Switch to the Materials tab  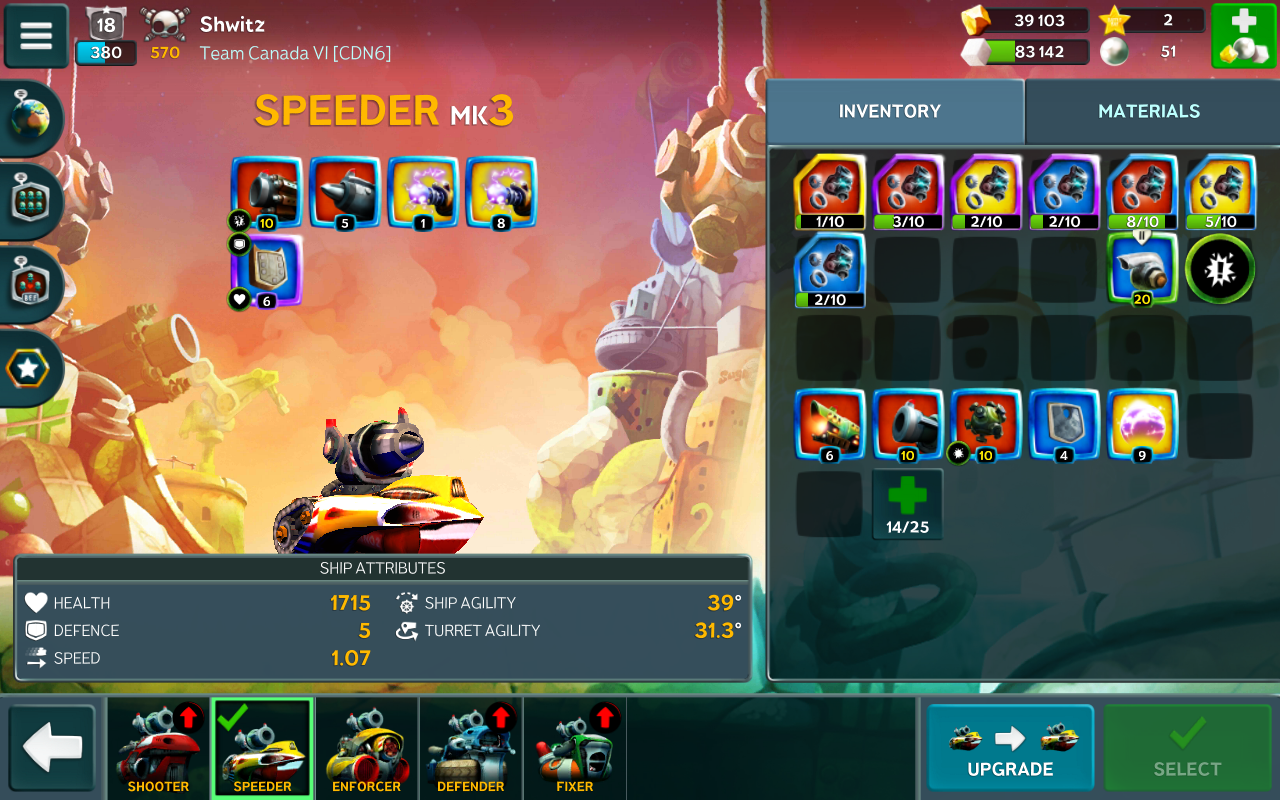(1149, 111)
